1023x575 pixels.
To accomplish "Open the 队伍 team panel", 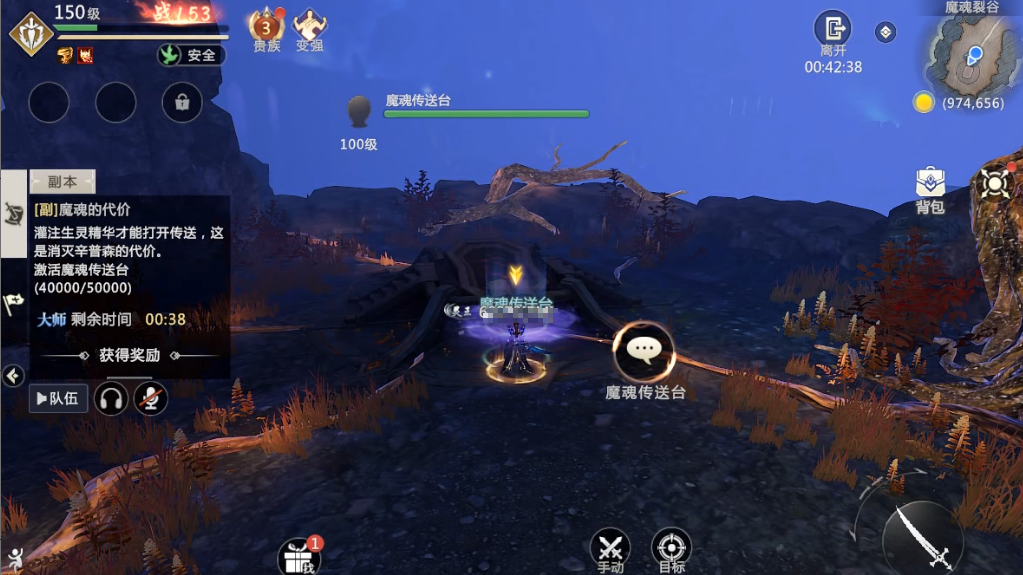I will click(58, 398).
